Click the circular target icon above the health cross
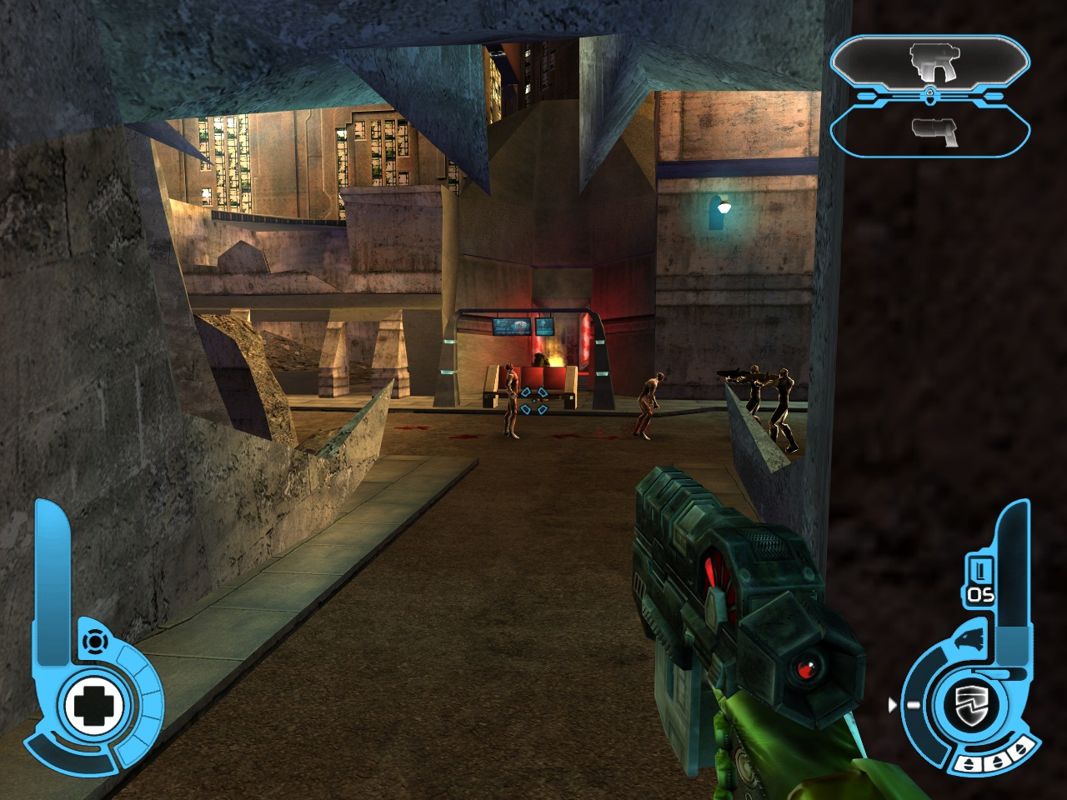This screenshot has width=1067, height=800. 92,640
